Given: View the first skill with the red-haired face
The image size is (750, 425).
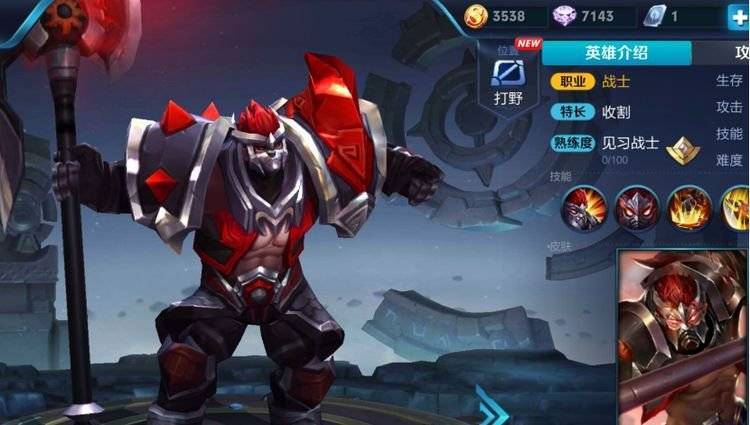Looking at the screenshot, I should (582, 208).
